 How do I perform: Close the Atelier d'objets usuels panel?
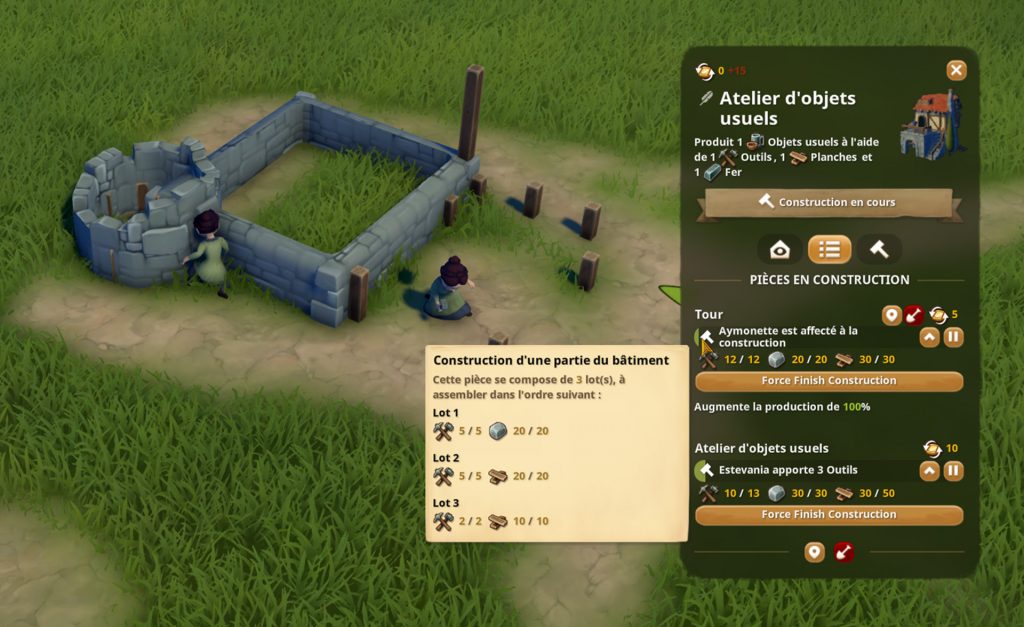(956, 70)
